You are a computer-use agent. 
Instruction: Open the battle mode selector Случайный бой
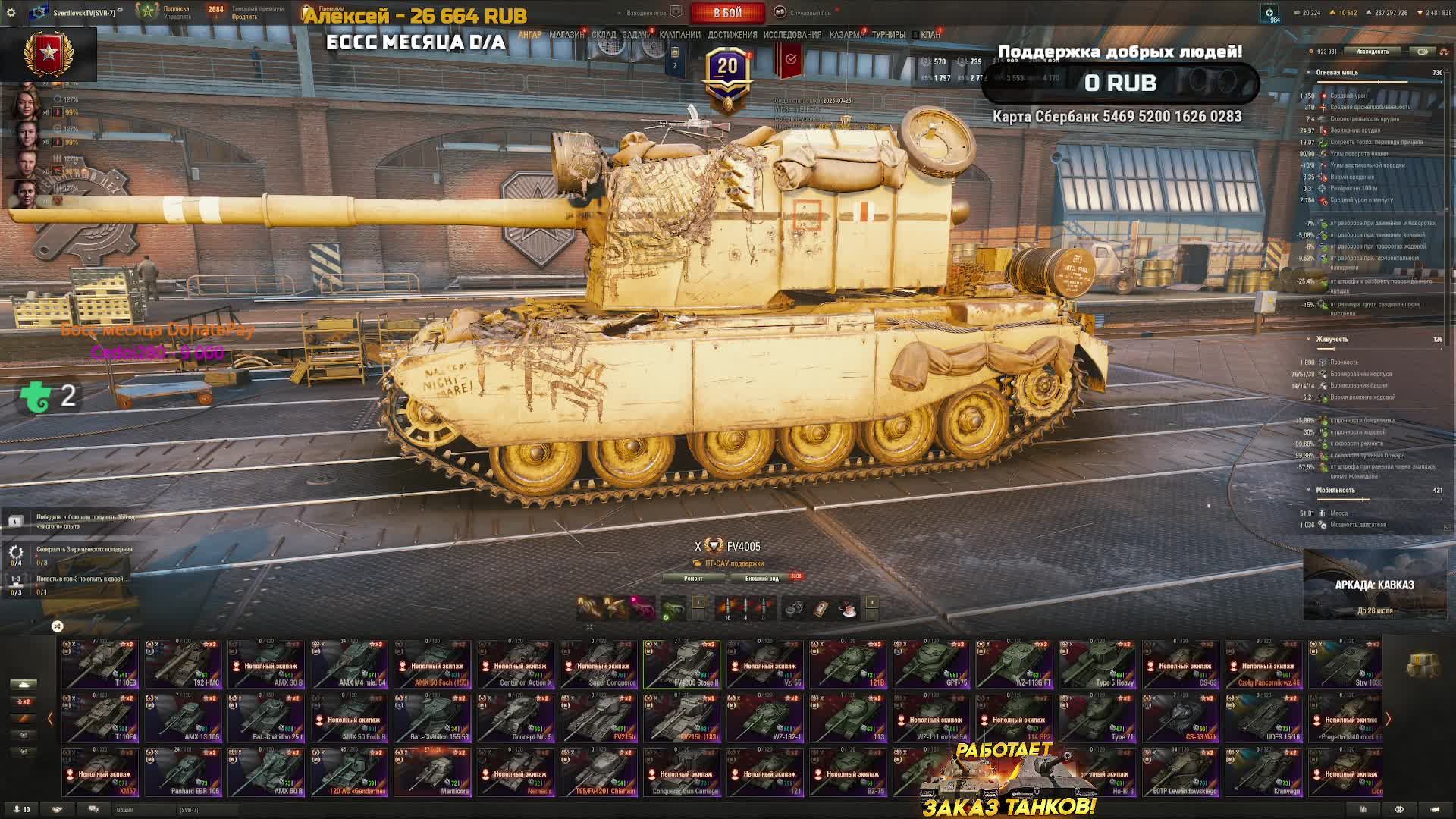809,13
